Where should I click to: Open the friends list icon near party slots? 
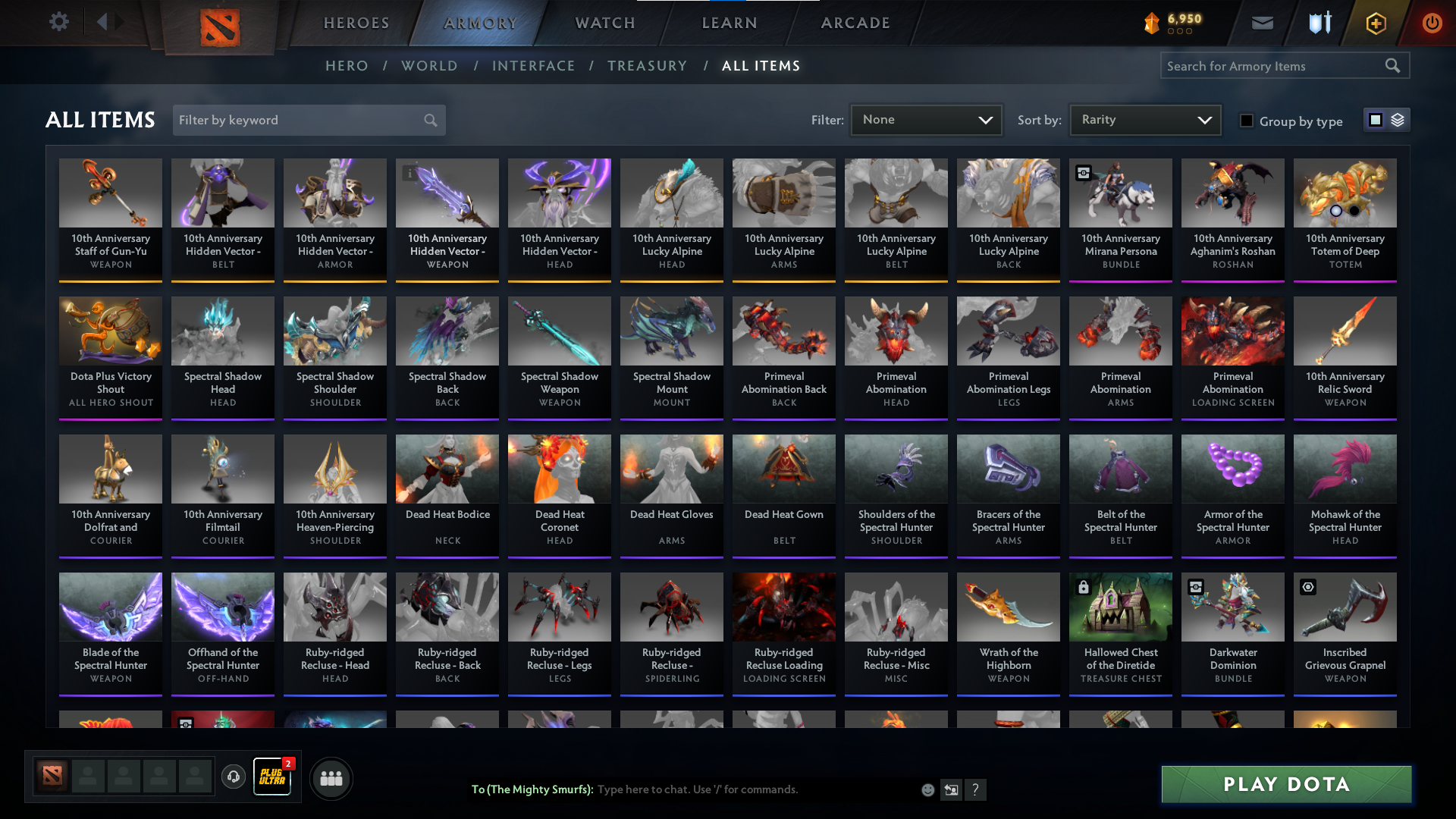pyautogui.click(x=331, y=778)
